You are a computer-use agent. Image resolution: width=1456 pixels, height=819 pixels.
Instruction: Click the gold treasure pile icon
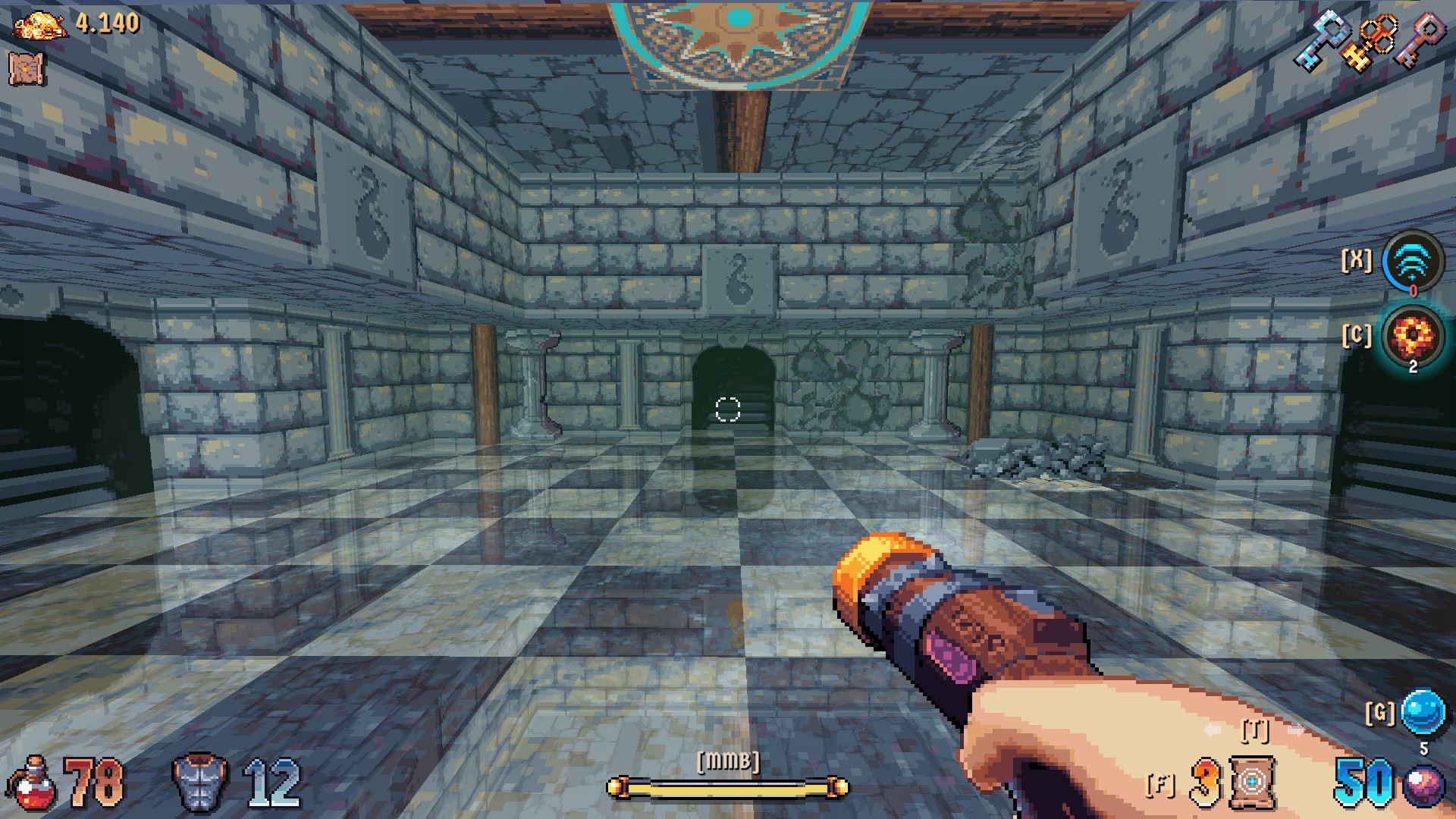point(40,25)
